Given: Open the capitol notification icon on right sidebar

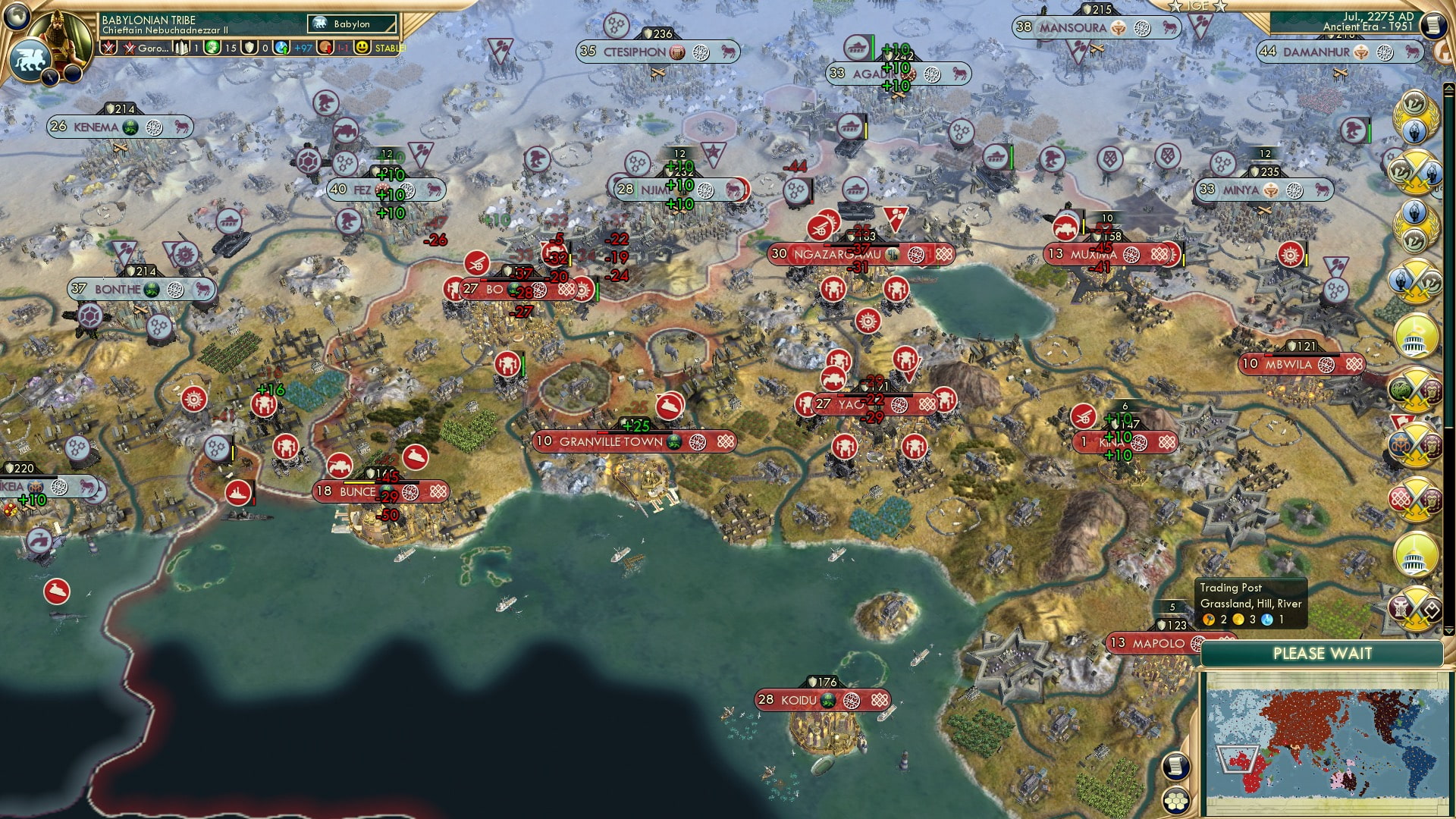Looking at the screenshot, I should [x=1414, y=340].
